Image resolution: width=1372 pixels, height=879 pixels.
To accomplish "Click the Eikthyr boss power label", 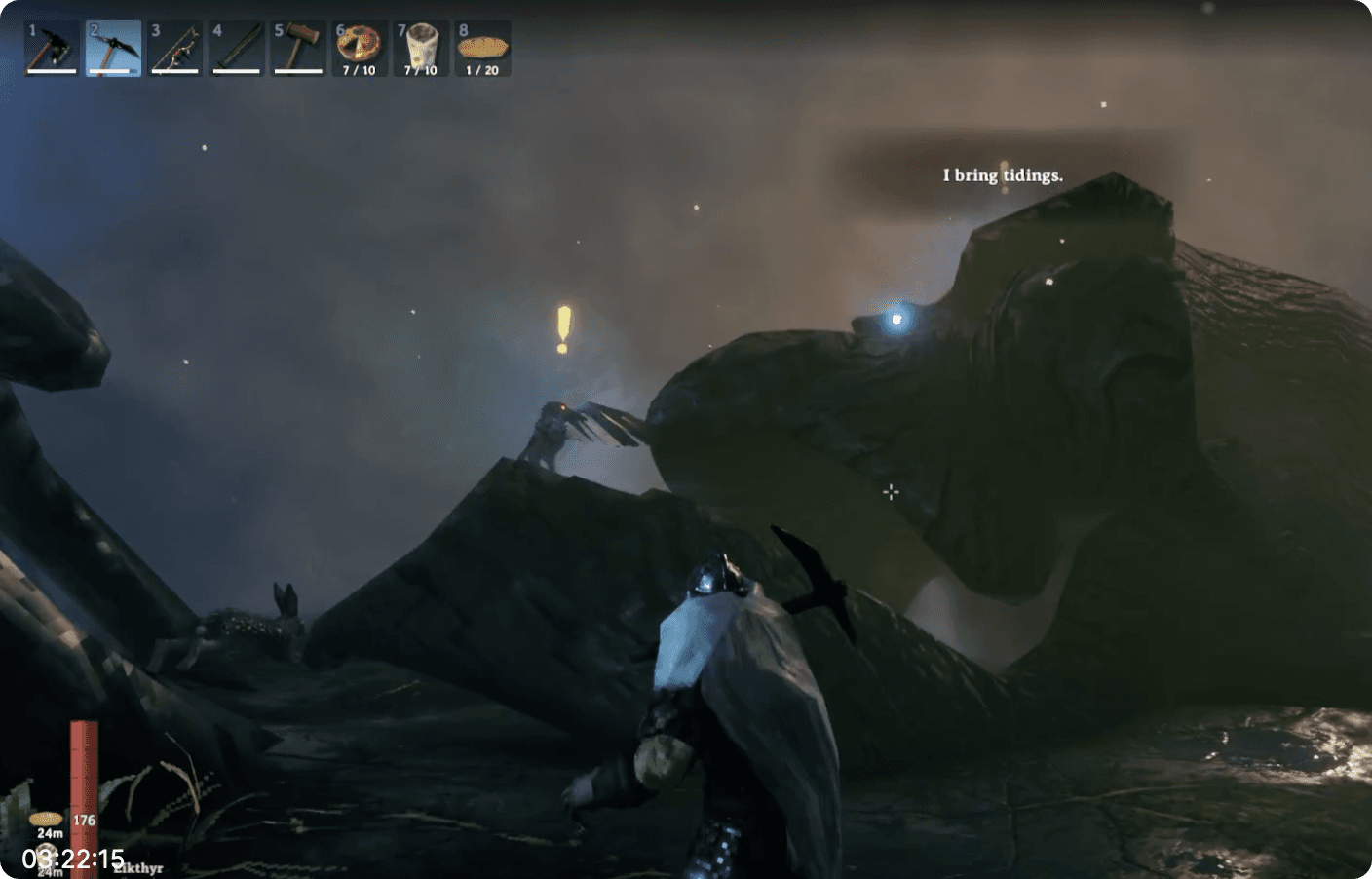I will click(x=139, y=866).
